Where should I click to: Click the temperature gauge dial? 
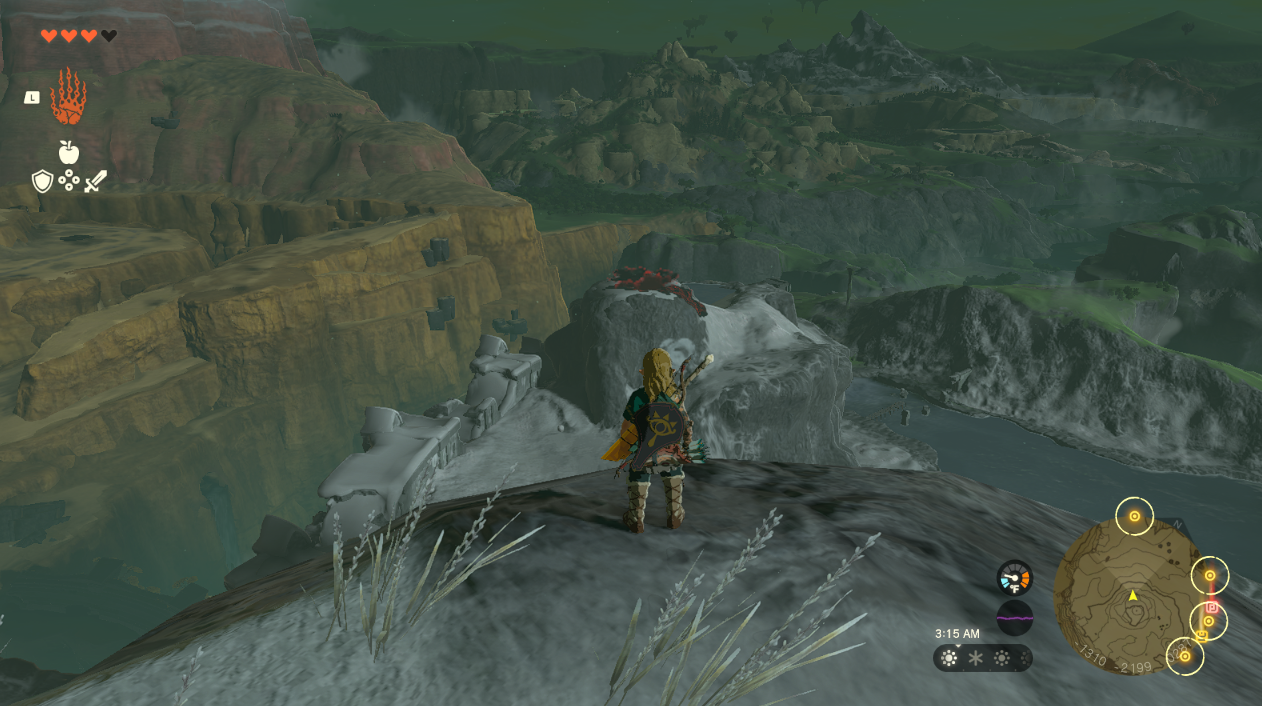(1014, 577)
